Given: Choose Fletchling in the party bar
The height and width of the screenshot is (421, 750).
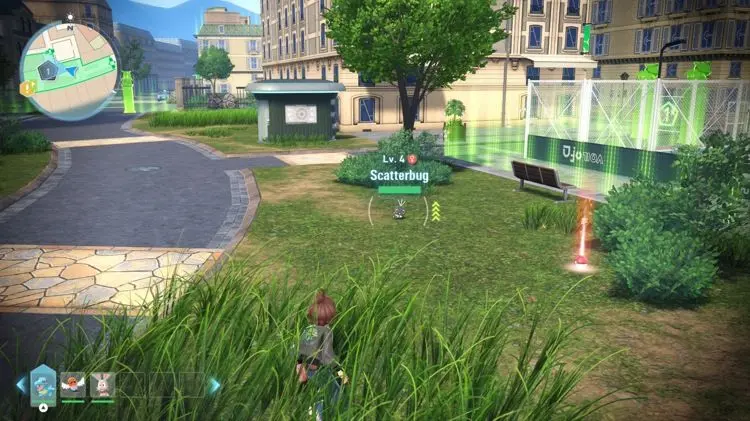Looking at the screenshot, I should (x=73, y=385).
